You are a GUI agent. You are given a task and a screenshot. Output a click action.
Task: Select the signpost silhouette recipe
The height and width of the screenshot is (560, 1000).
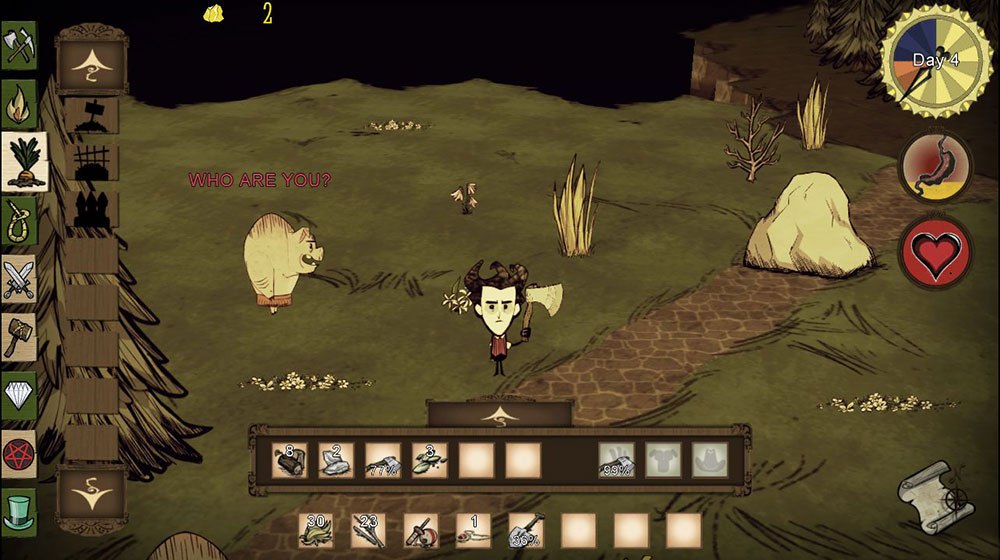91,115
